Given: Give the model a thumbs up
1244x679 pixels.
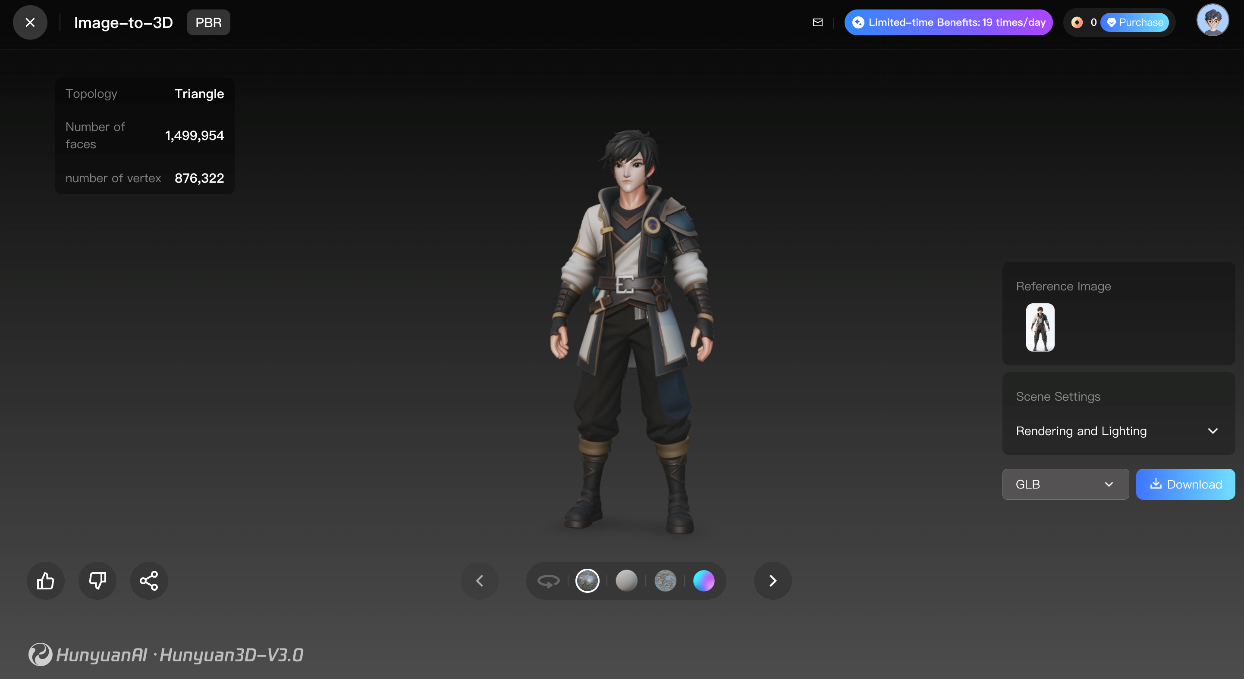Looking at the screenshot, I should pyautogui.click(x=46, y=580).
